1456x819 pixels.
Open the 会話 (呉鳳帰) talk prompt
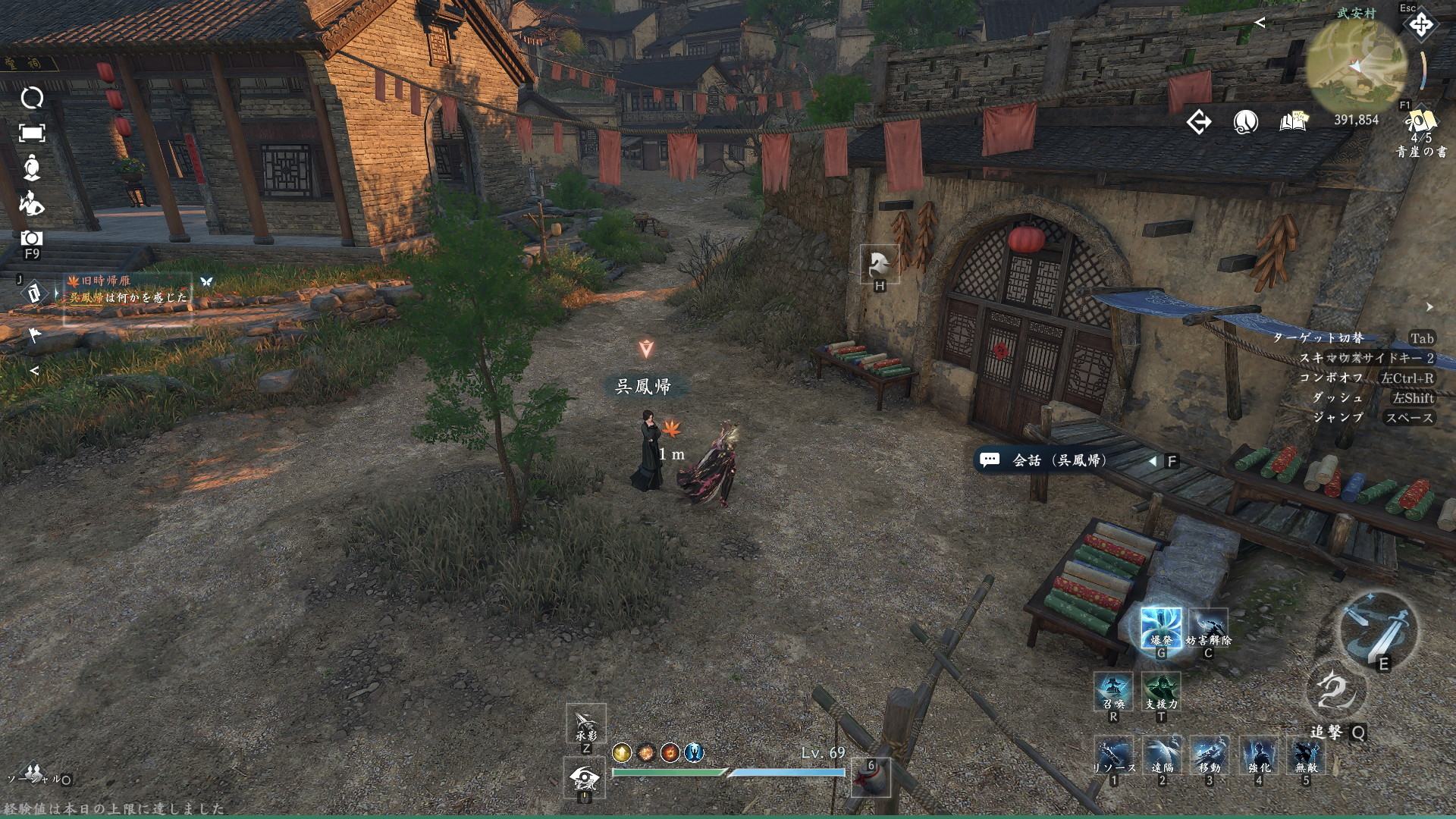click(1059, 460)
